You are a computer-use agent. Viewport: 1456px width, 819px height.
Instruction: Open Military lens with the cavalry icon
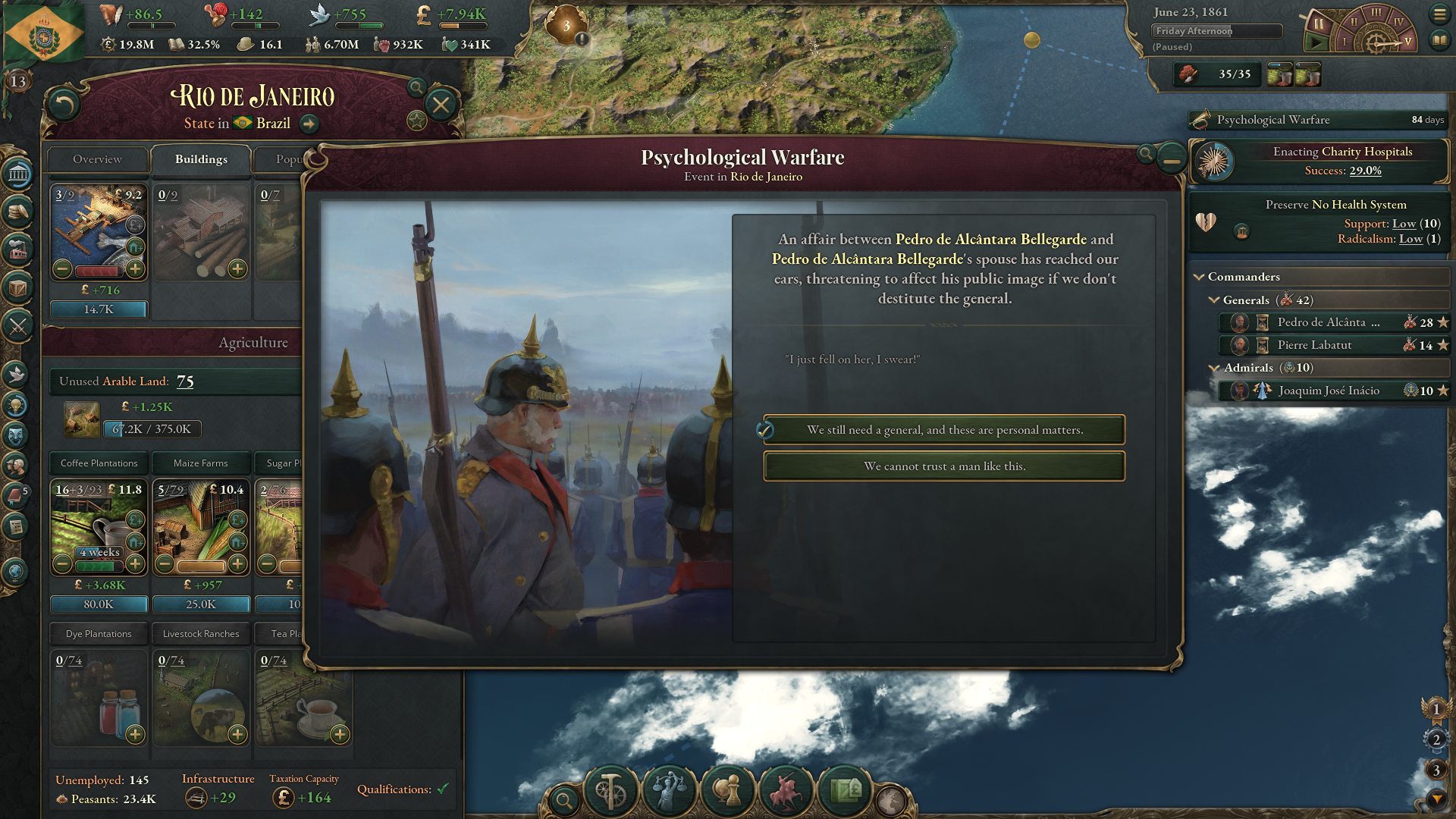[785, 791]
